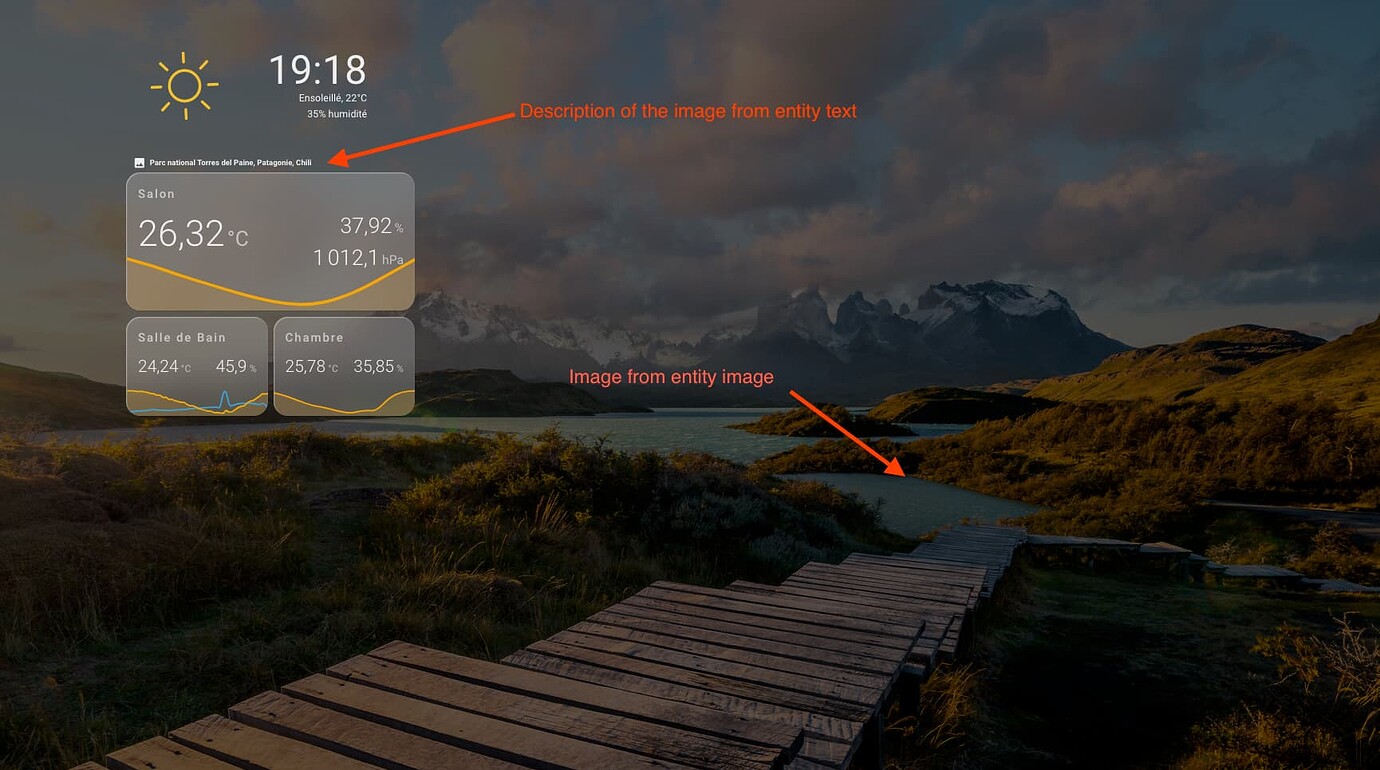Screen dimensions: 1380x770
Task: Click the 19:18 clock display
Action: [x=317, y=70]
